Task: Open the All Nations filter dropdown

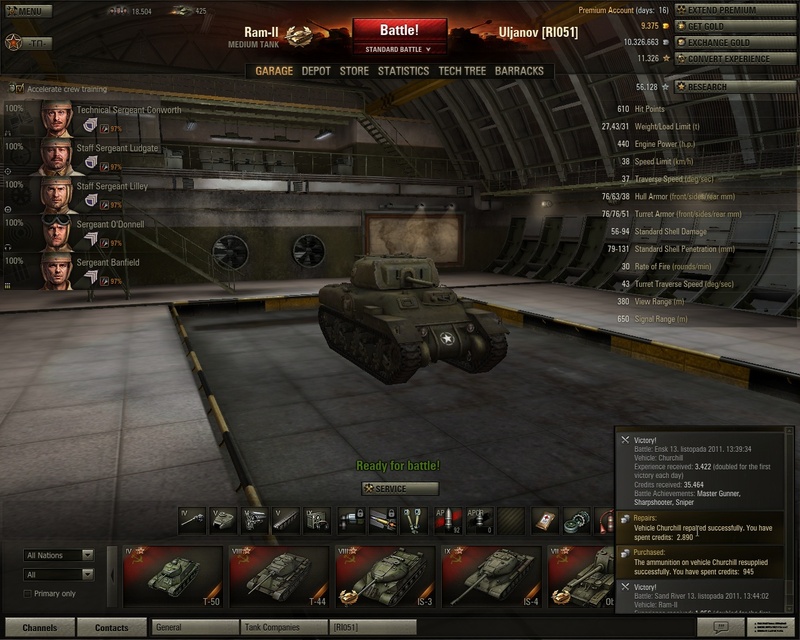Action: pyautogui.click(x=59, y=555)
